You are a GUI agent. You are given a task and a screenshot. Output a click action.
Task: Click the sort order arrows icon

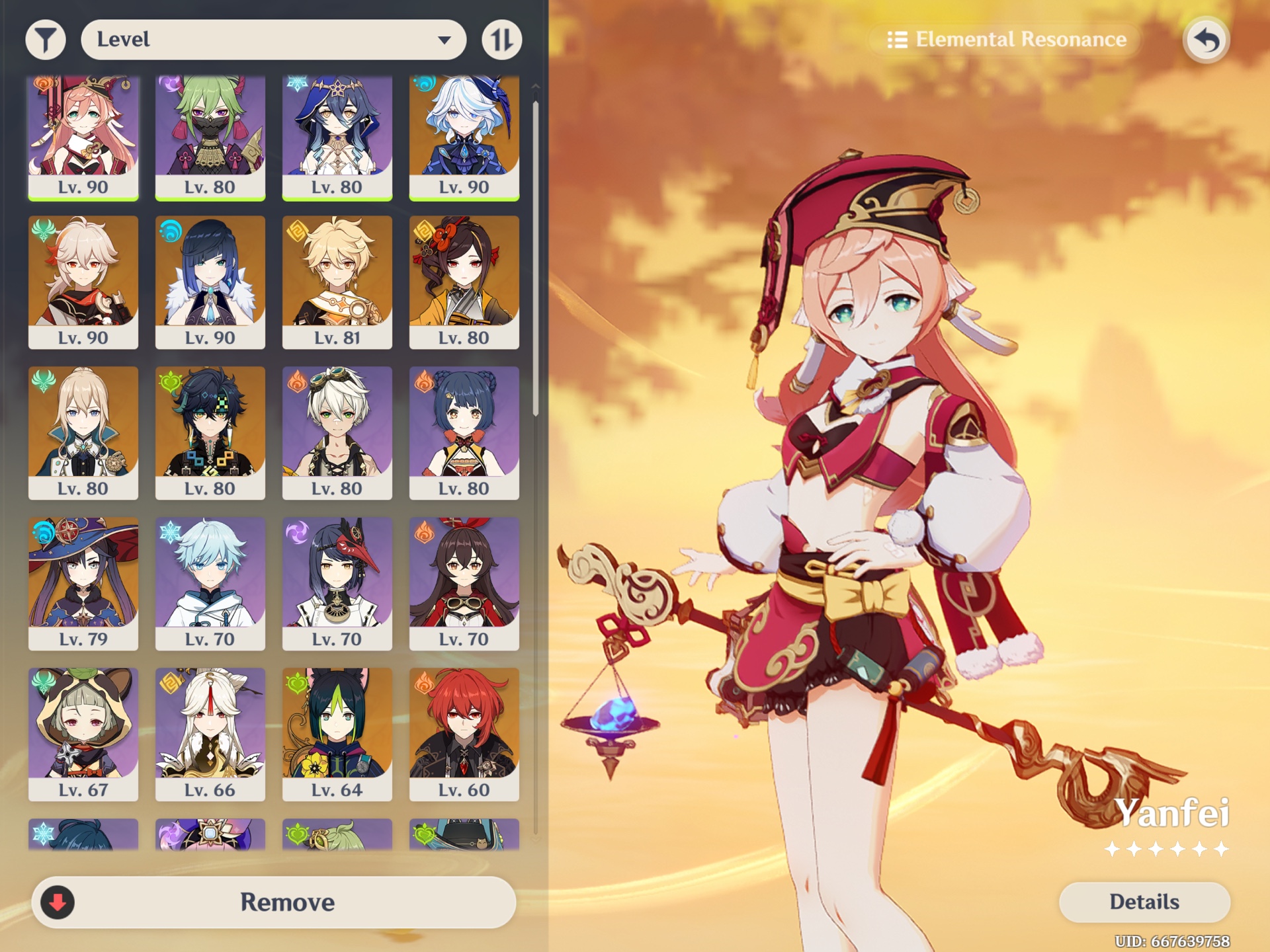(x=501, y=38)
